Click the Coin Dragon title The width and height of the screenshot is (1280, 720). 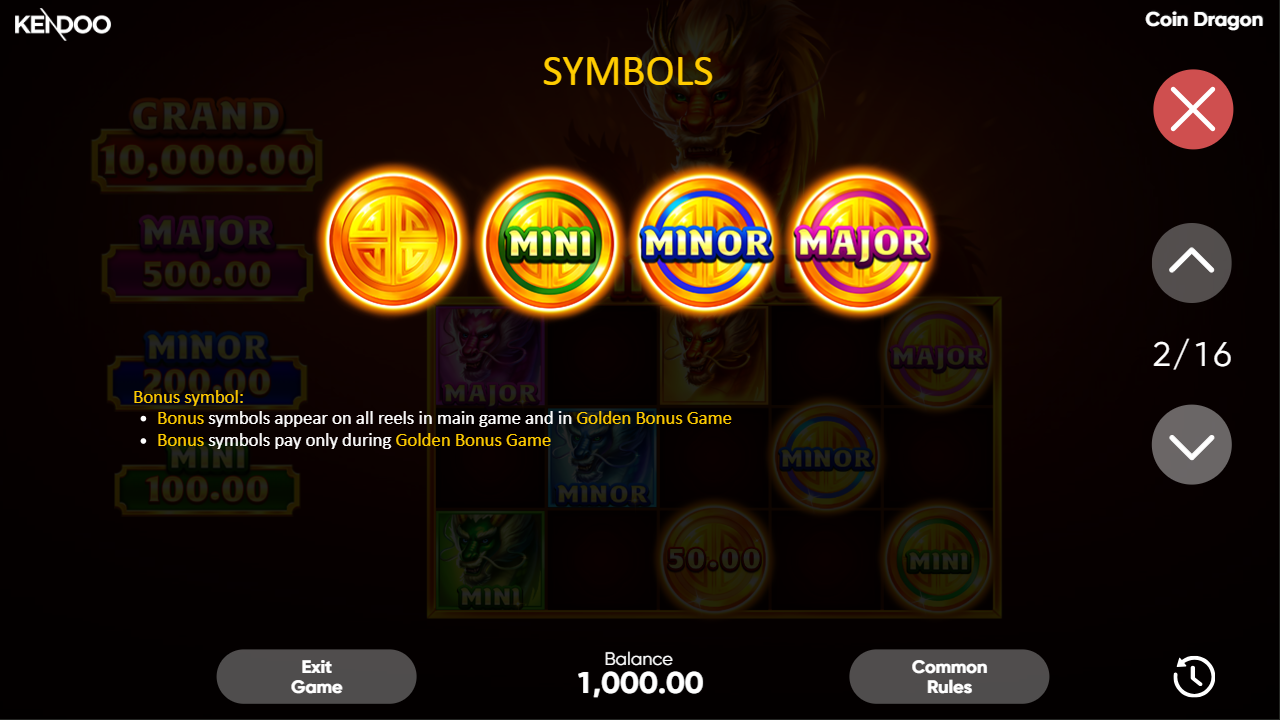coord(1204,19)
